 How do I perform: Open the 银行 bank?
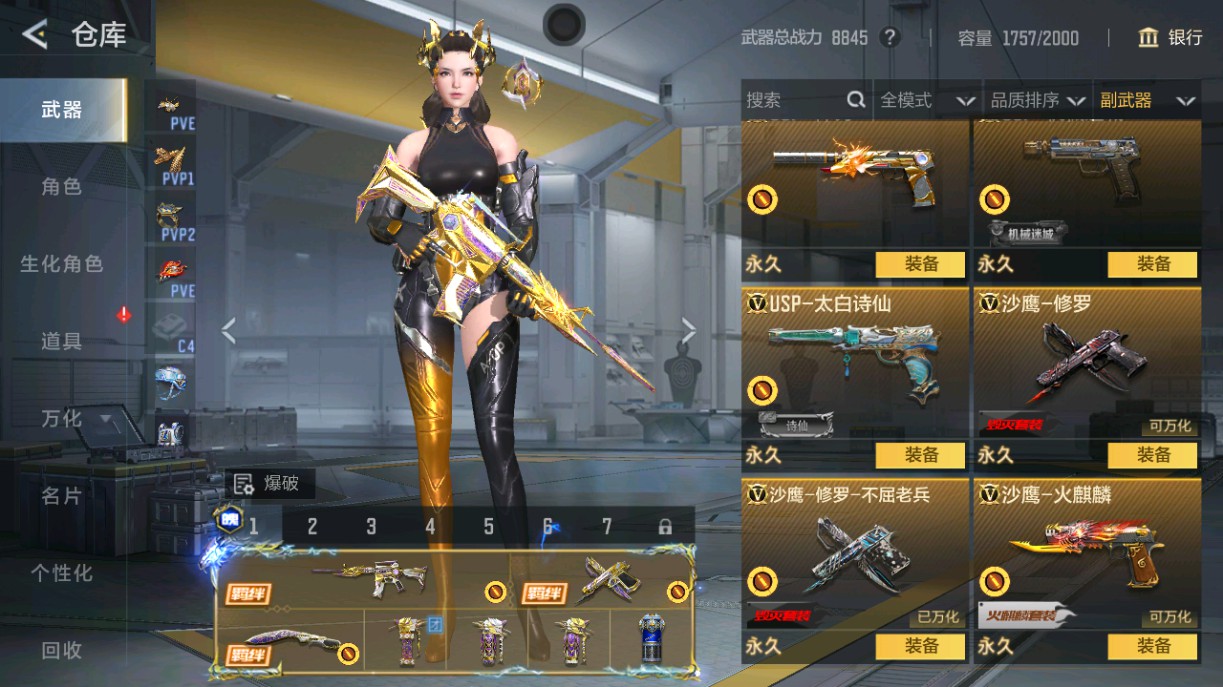(1170, 38)
